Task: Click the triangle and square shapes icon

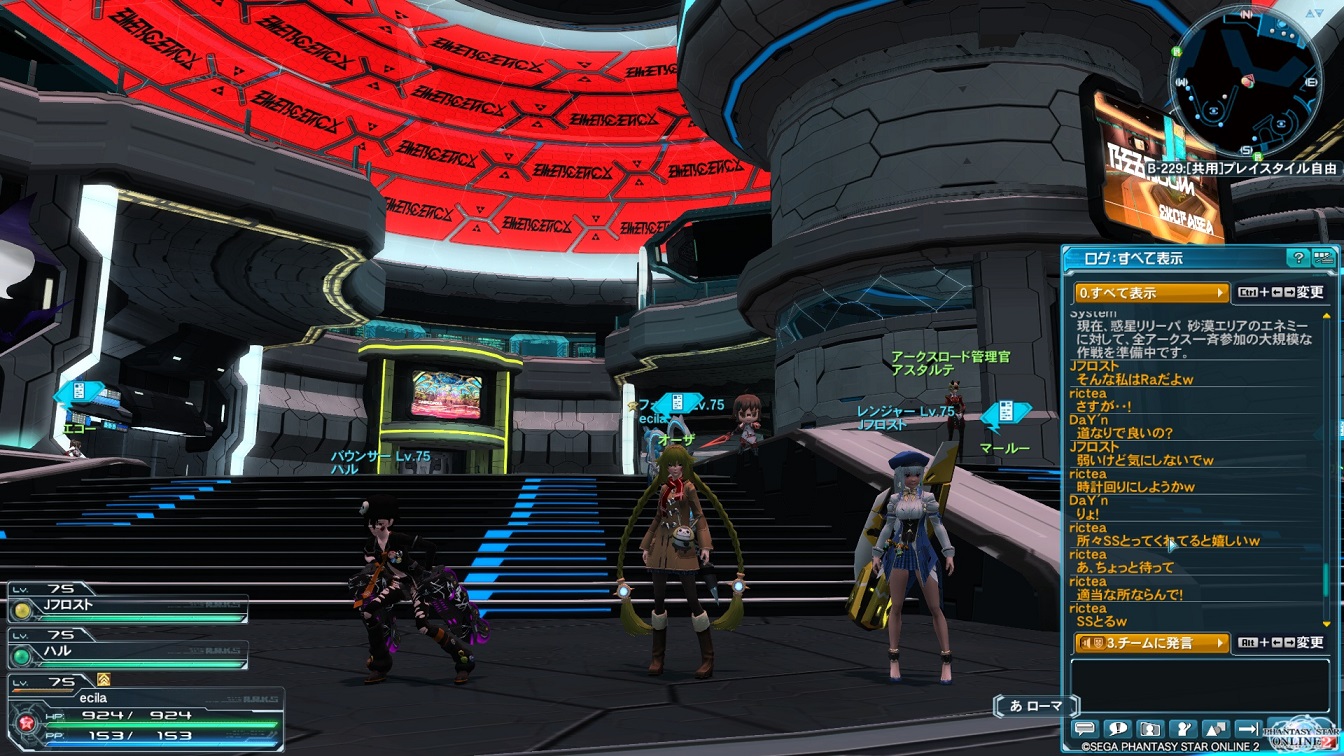Action: click(1216, 730)
